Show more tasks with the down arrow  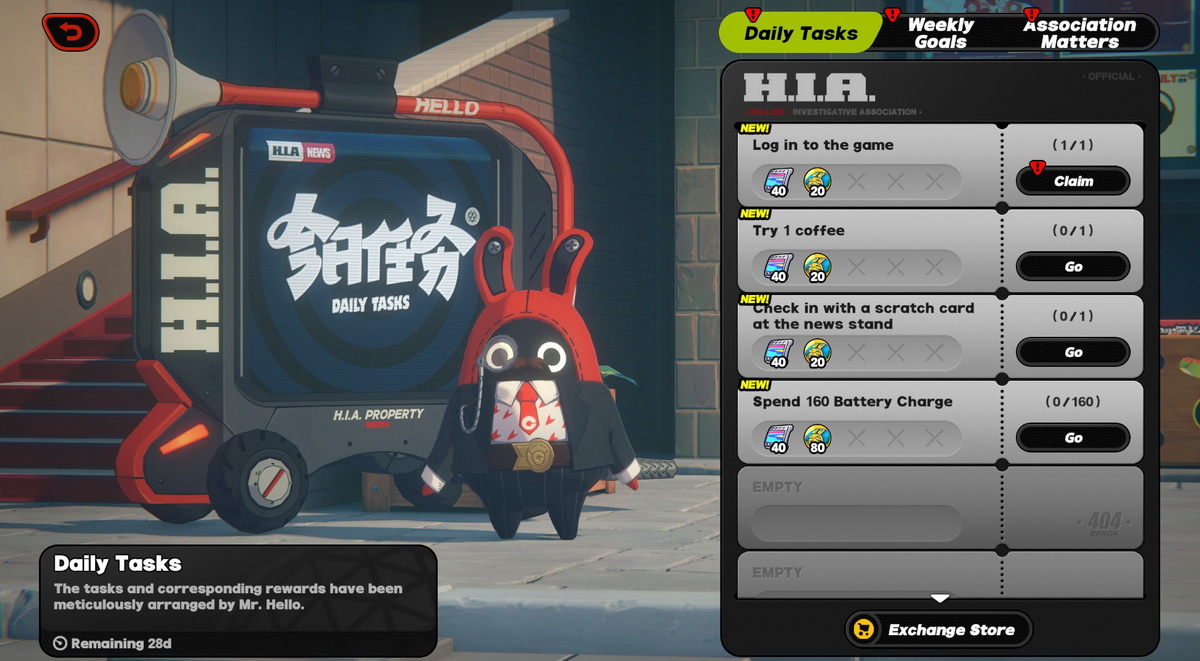click(x=940, y=599)
